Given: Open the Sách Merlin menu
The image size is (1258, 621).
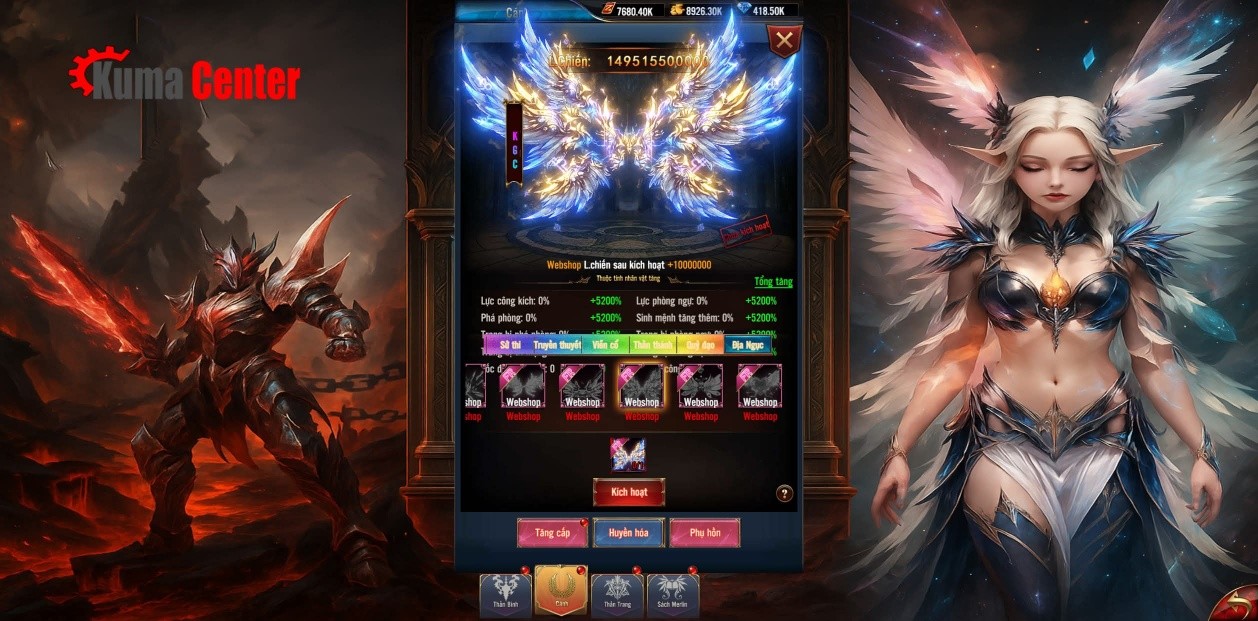Looking at the screenshot, I should pos(673,594).
